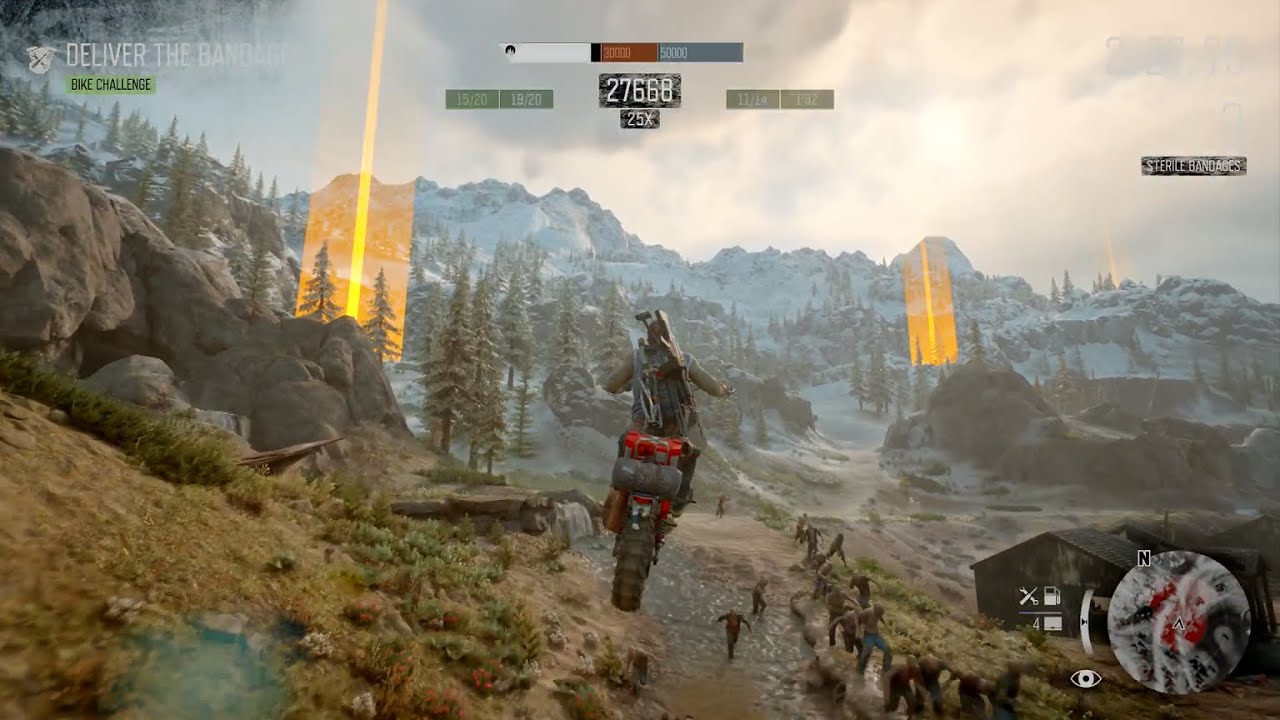This screenshot has height=720, width=1280.
Task: Click the nitrous boost gauge arrow
Action: click(x=1084, y=621)
